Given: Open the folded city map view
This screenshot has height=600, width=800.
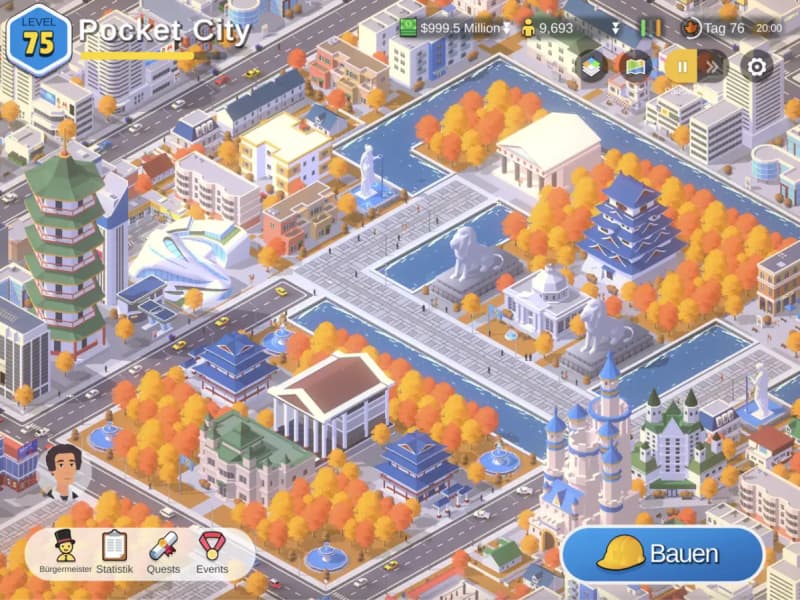Looking at the screenshot, I should tap(636, 67).
